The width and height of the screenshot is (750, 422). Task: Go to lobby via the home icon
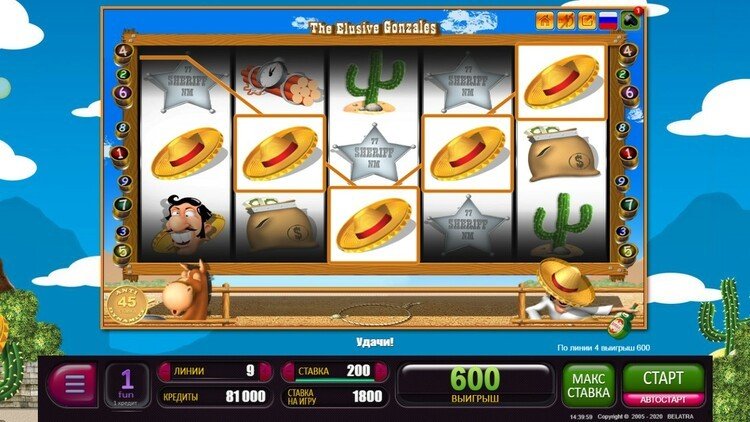(545, 19)
